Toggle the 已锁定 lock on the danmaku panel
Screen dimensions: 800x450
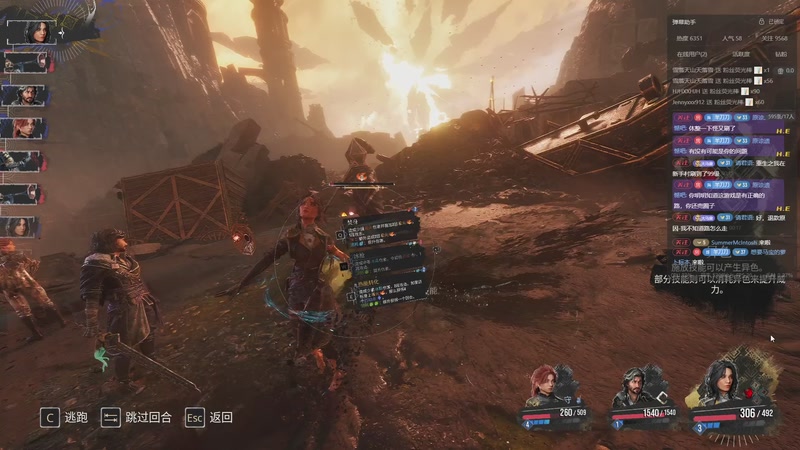click(775, 21)
